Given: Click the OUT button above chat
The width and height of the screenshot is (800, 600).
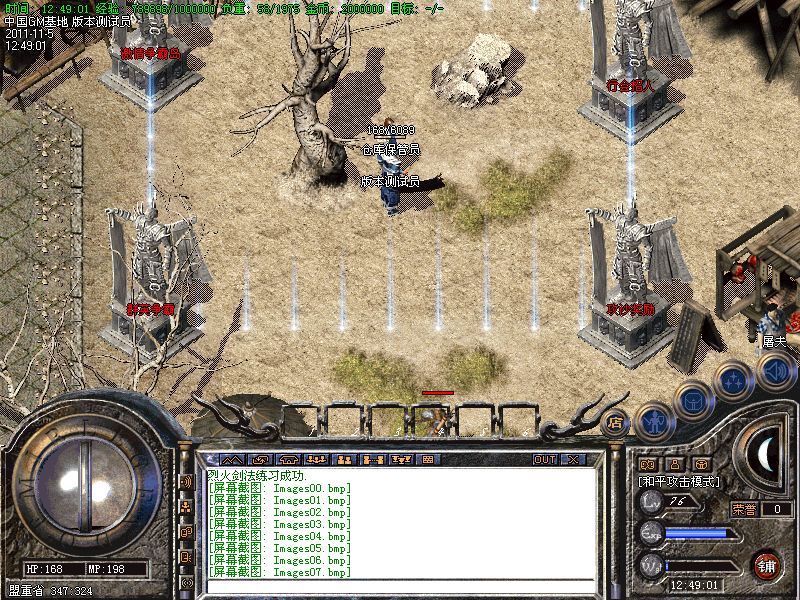Looking at the screenshot, I should (x=544, y=459).
